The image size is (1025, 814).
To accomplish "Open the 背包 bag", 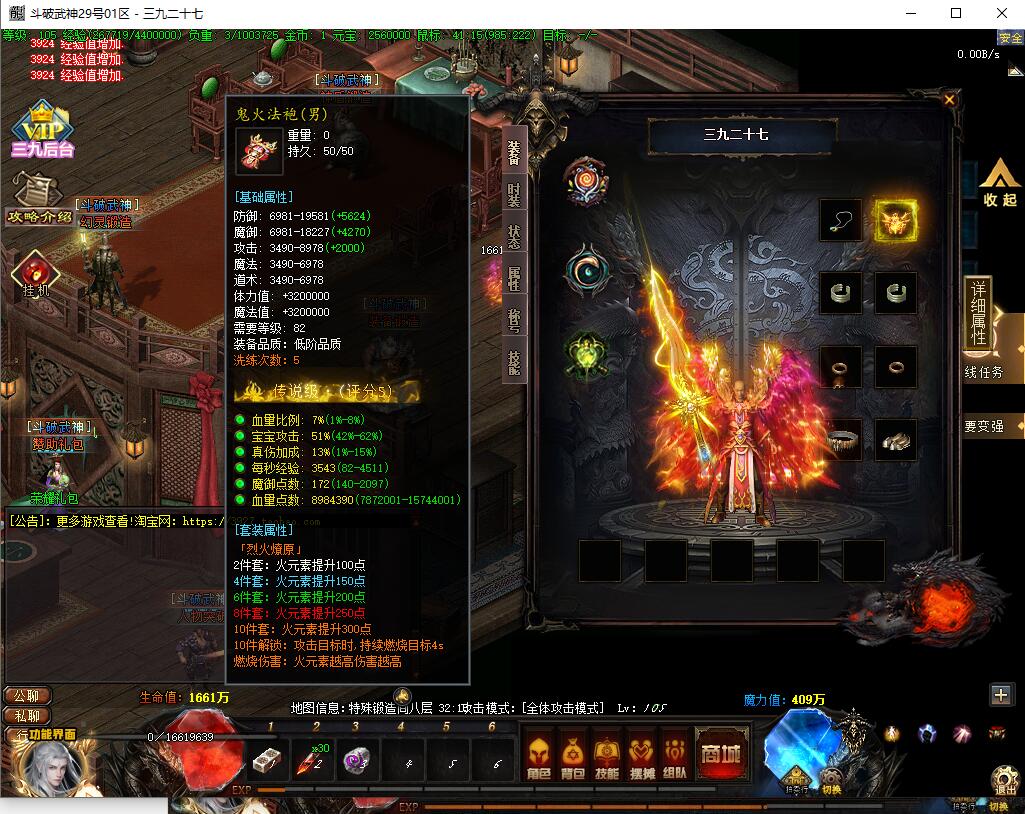I will coord(573,753).
